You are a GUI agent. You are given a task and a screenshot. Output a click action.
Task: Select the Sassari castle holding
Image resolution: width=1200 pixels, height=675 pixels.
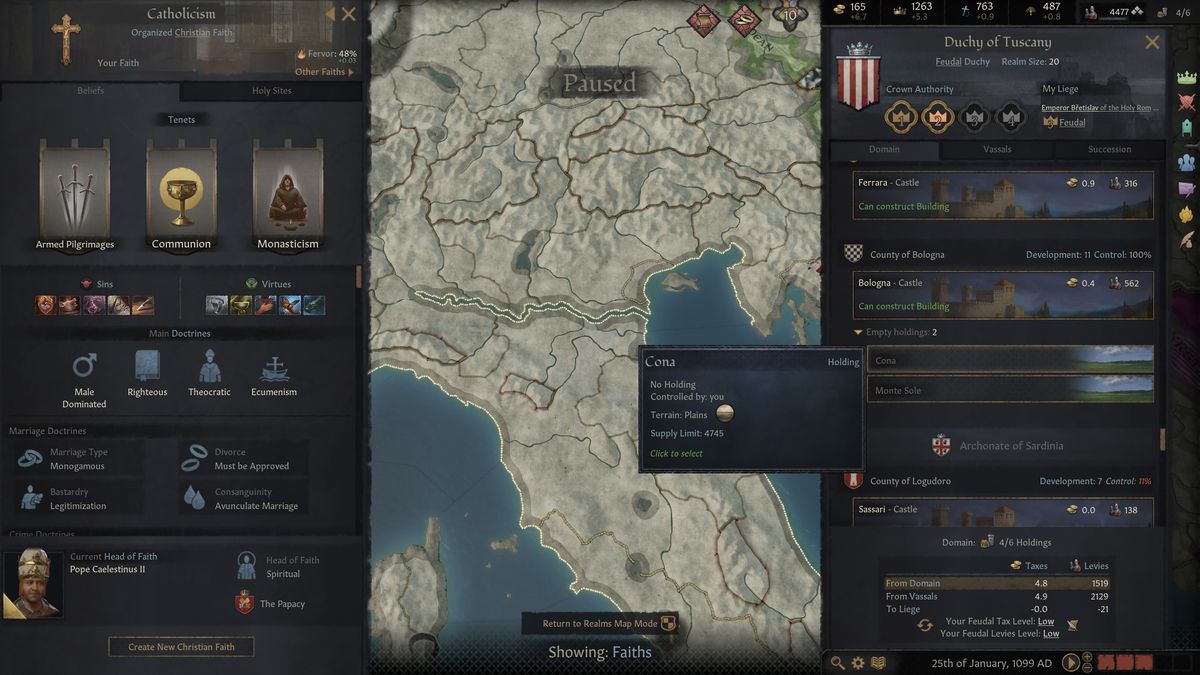(1003, 510)
